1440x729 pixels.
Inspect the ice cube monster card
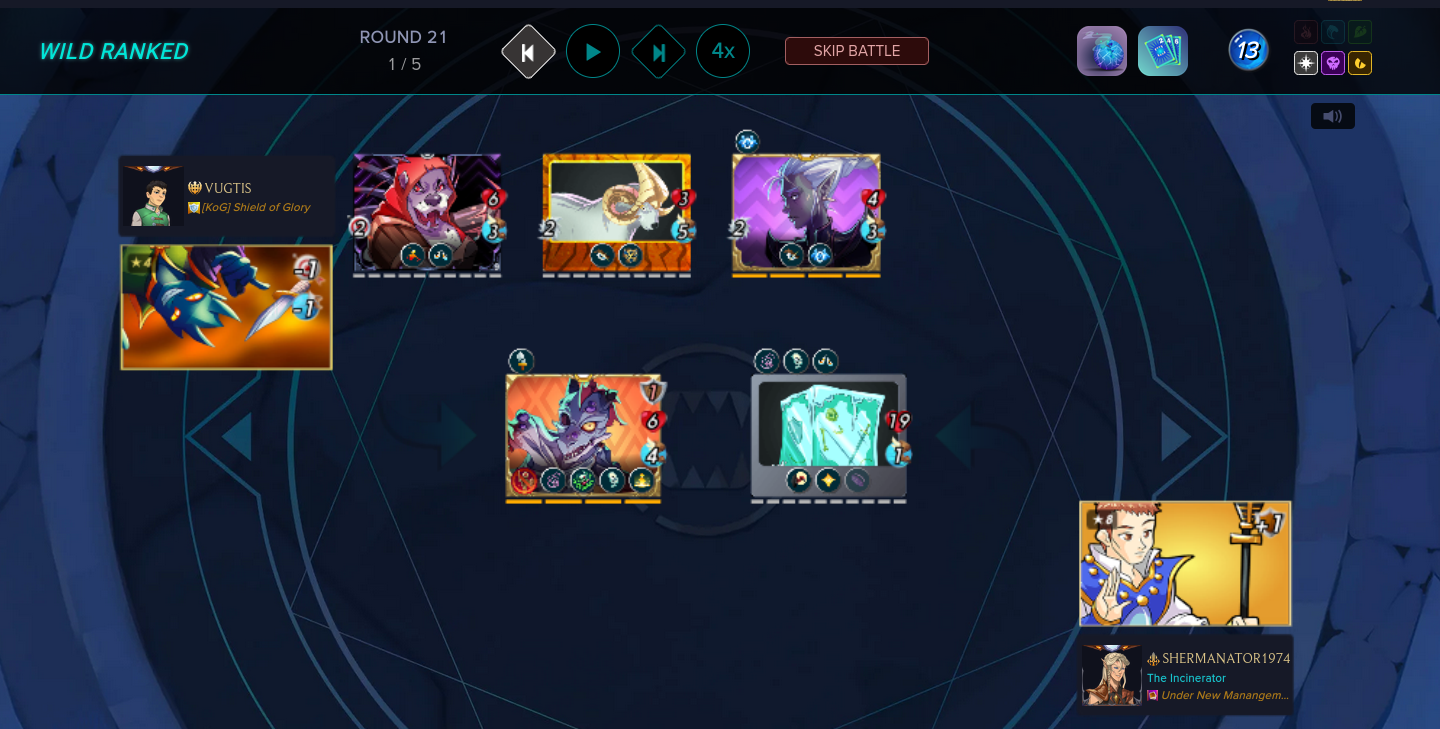(828, 435)
